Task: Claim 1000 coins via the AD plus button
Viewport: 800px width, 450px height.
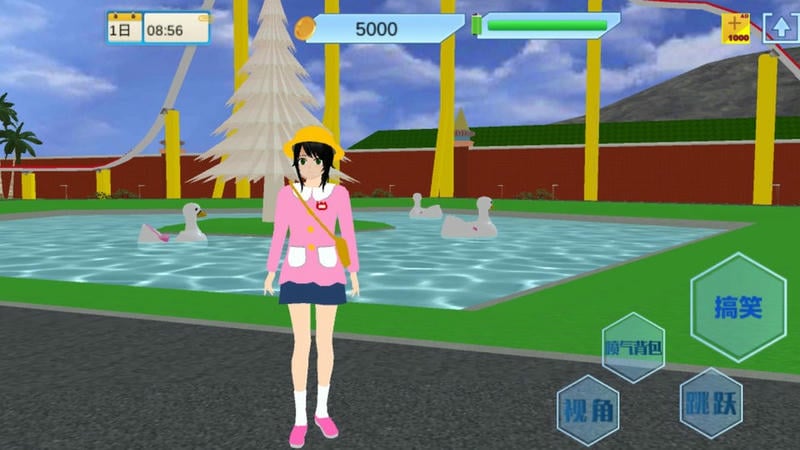Action: point(736,28)
